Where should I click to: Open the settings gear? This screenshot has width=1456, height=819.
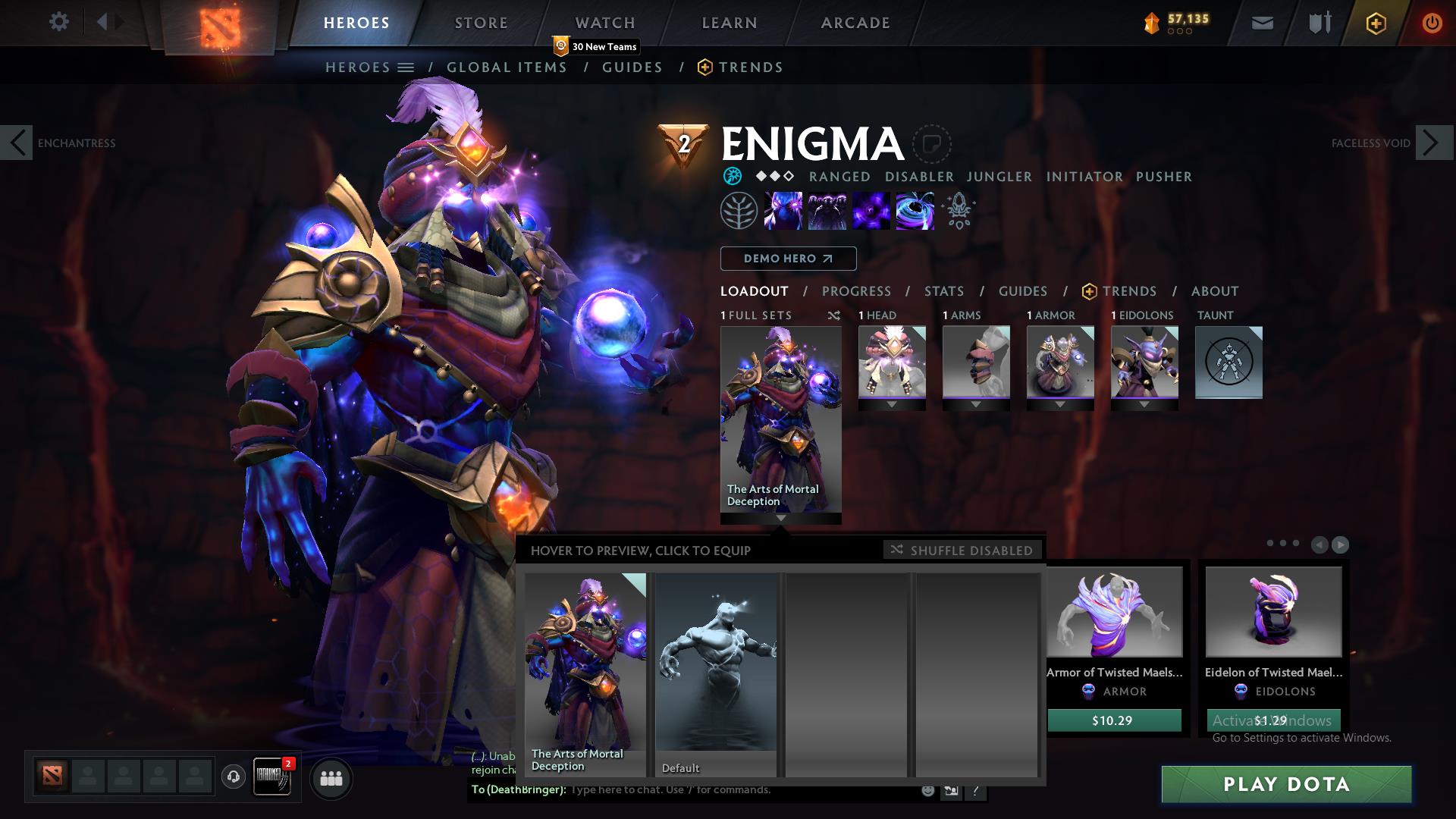tap(59, 22)
